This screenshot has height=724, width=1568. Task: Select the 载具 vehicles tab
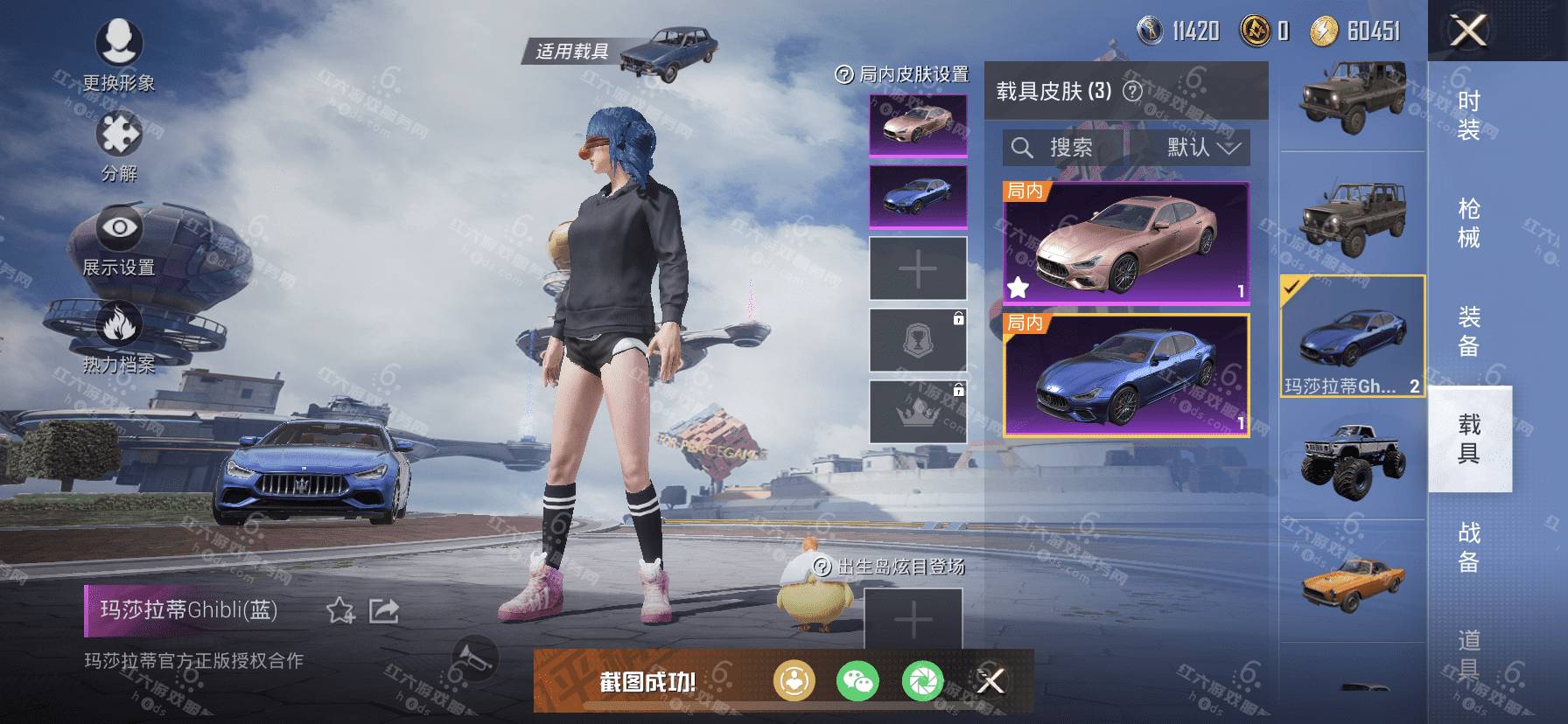tap(1469, 439)
